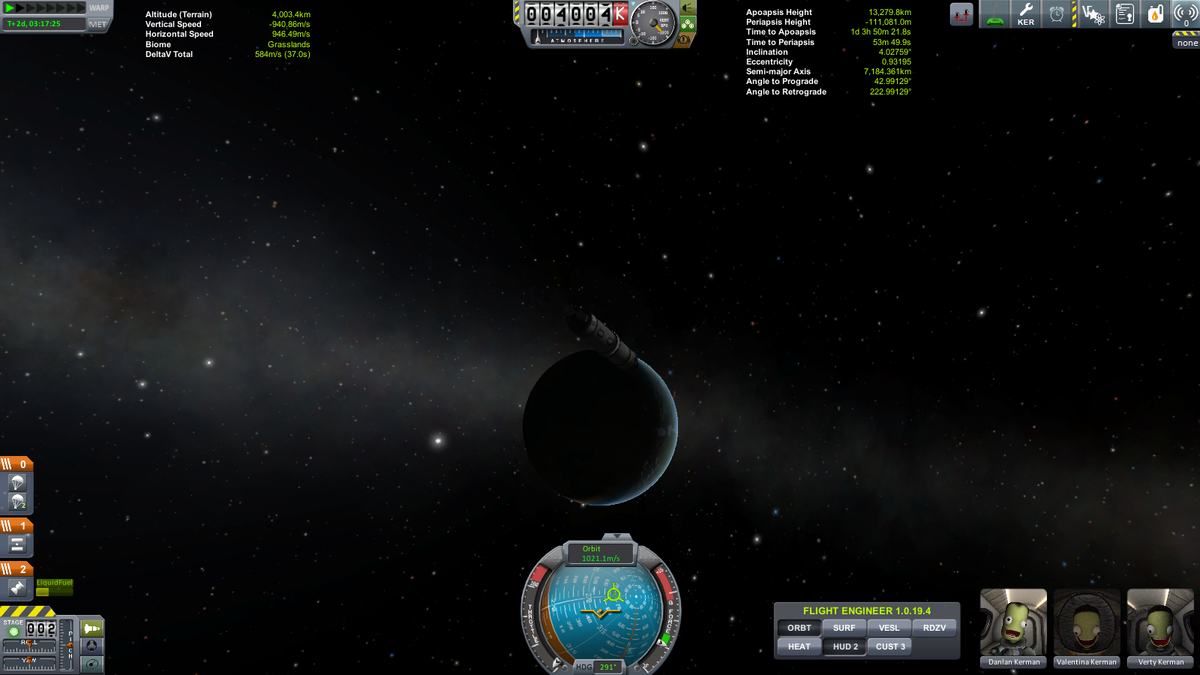Toggle the SURF section in Flight Engineer

click(844, 628)
